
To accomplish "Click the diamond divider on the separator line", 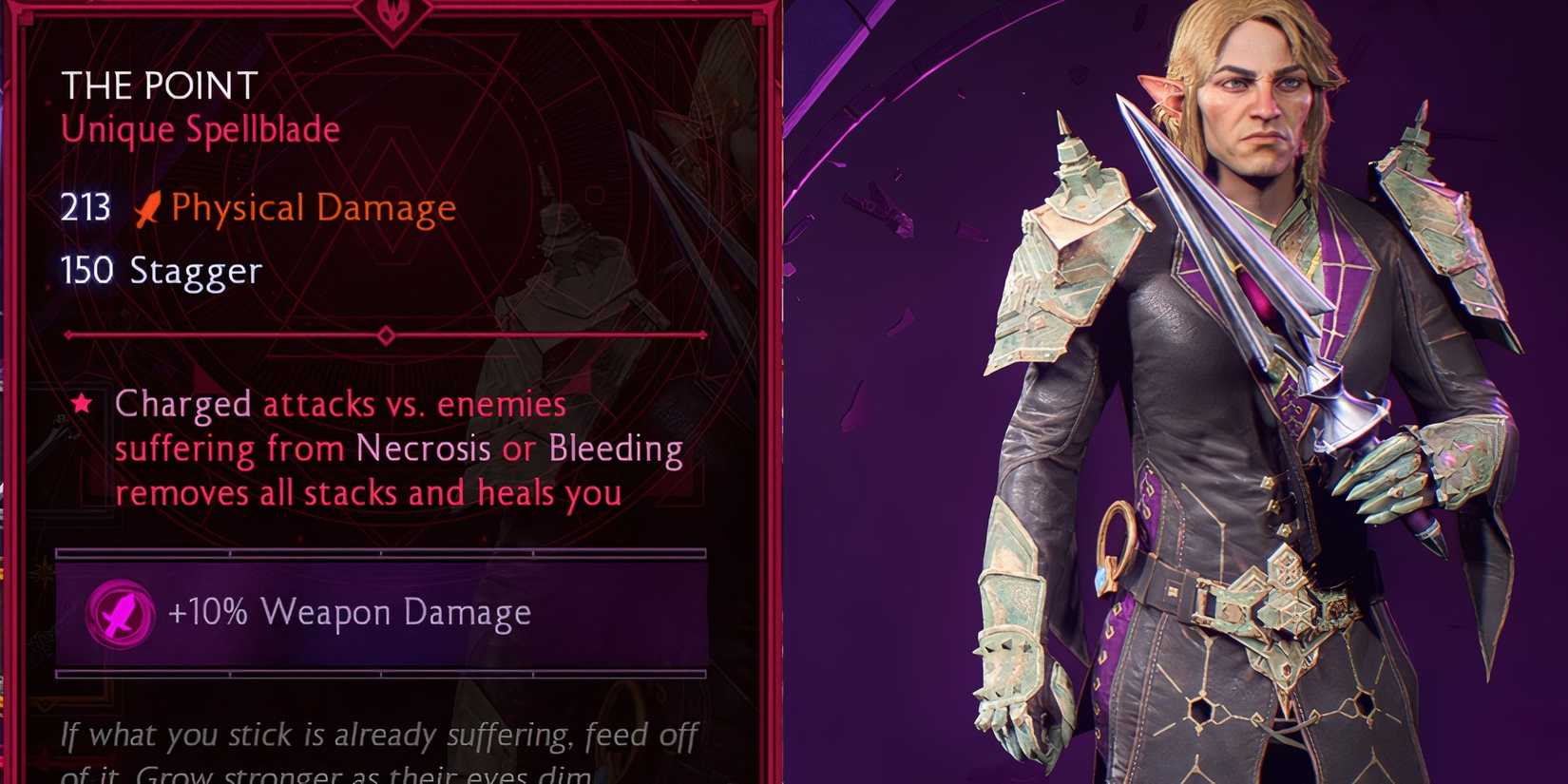I will click(386, 335).
